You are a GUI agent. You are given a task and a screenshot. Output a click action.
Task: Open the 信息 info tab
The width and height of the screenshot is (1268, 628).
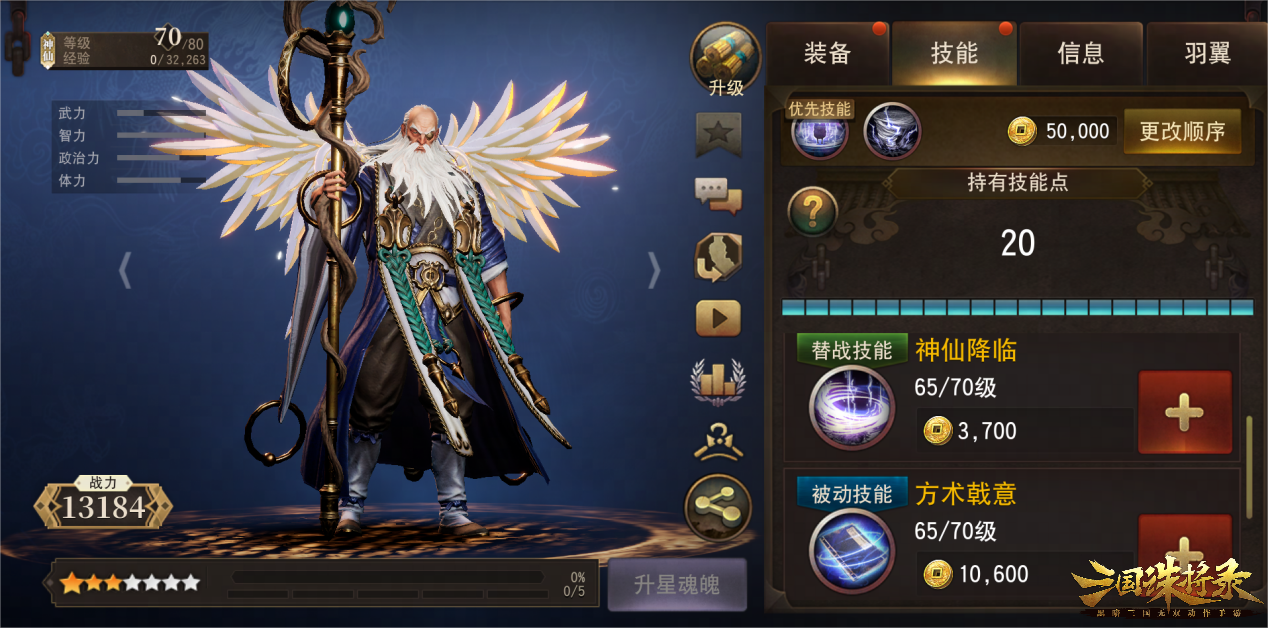[x=1081, y=53]
